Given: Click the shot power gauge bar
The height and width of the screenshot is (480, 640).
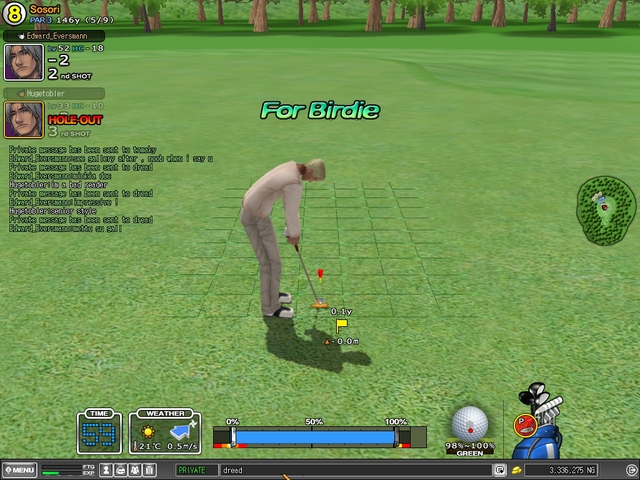Looking at the screenshot, I should [314, 437].
